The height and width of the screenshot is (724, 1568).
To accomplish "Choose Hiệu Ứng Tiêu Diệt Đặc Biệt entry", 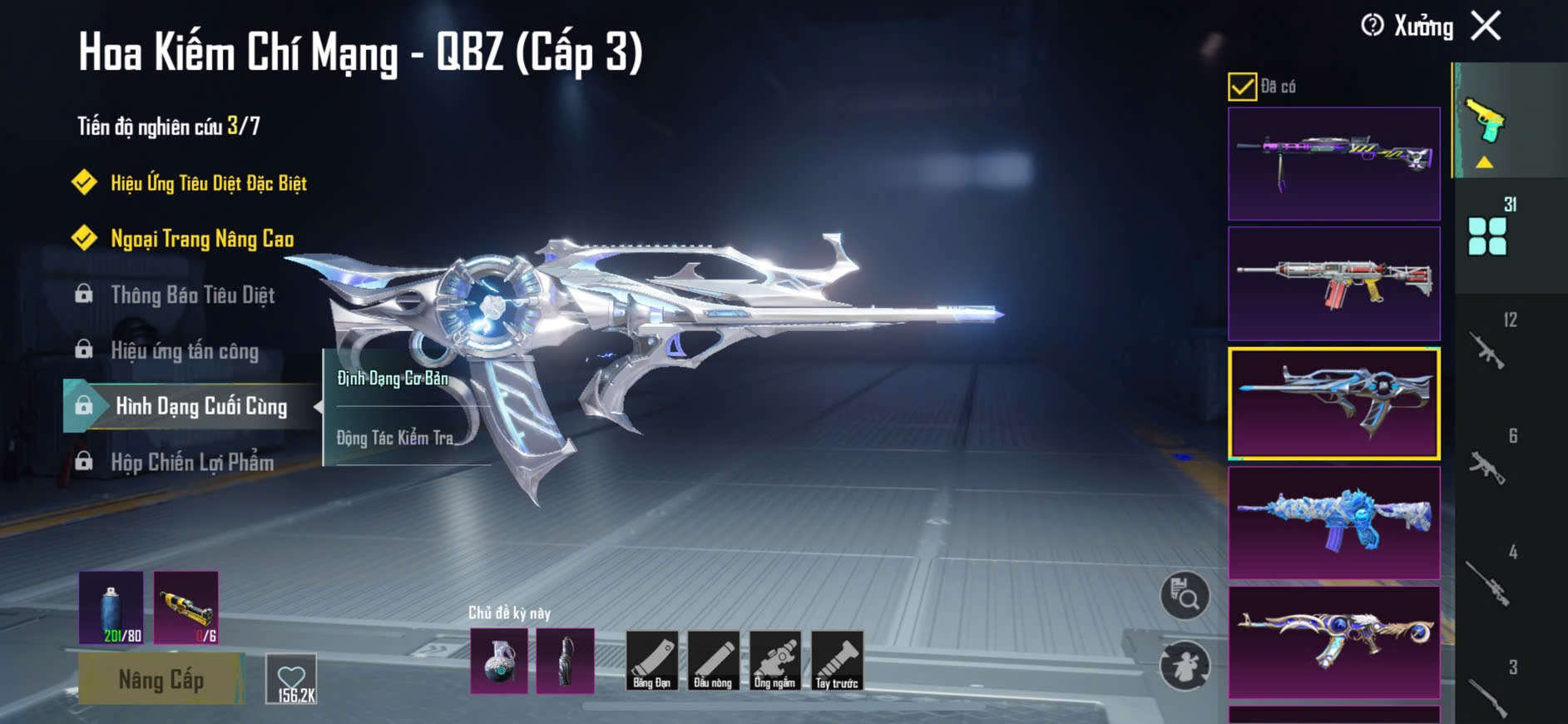I will click(208, 183).
